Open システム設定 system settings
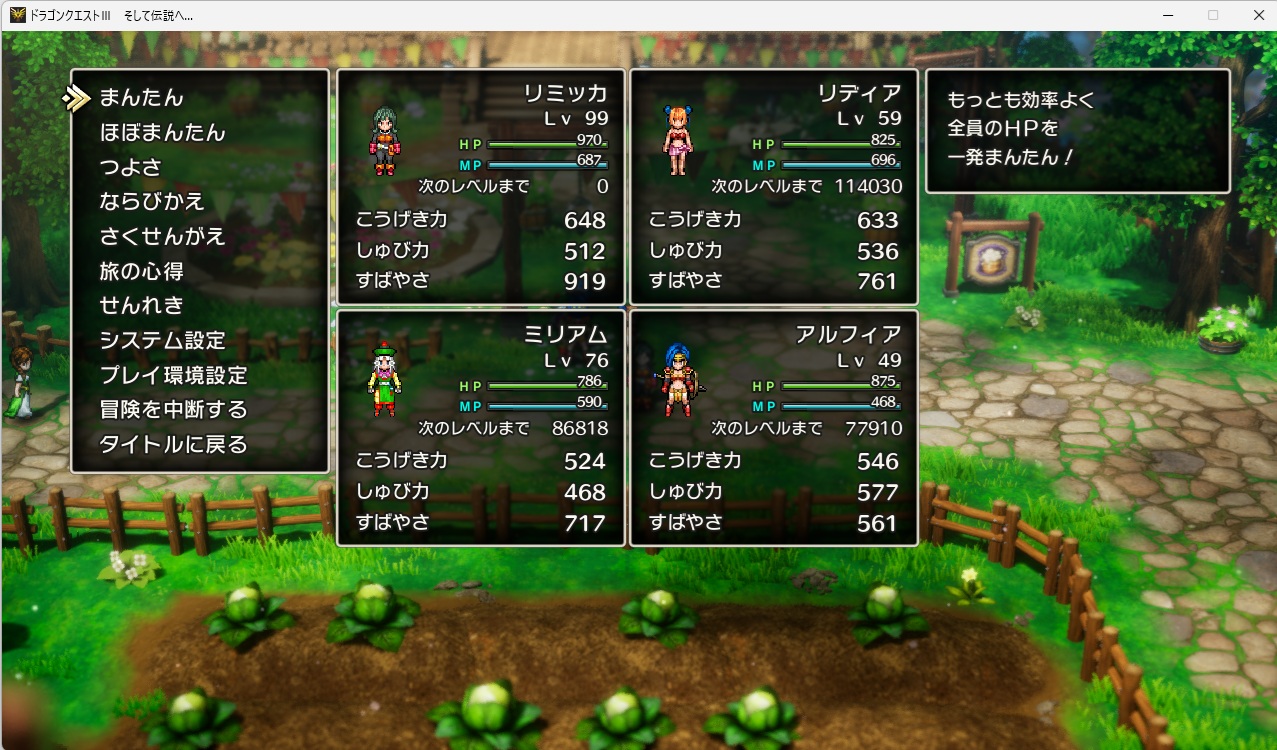Image resolution: width=1277 pixels, height=750 pixels. [163, 341]
